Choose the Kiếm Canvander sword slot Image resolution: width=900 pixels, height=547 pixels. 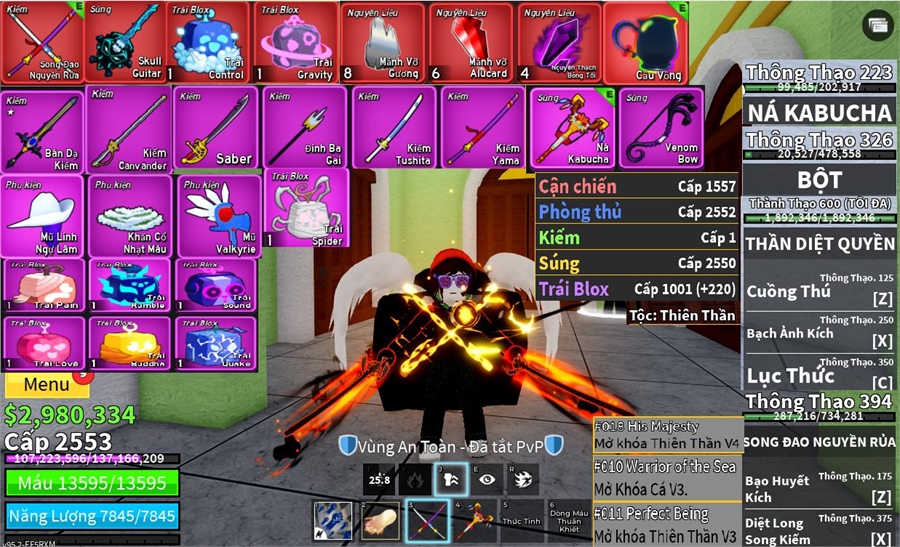click(128, 128)
